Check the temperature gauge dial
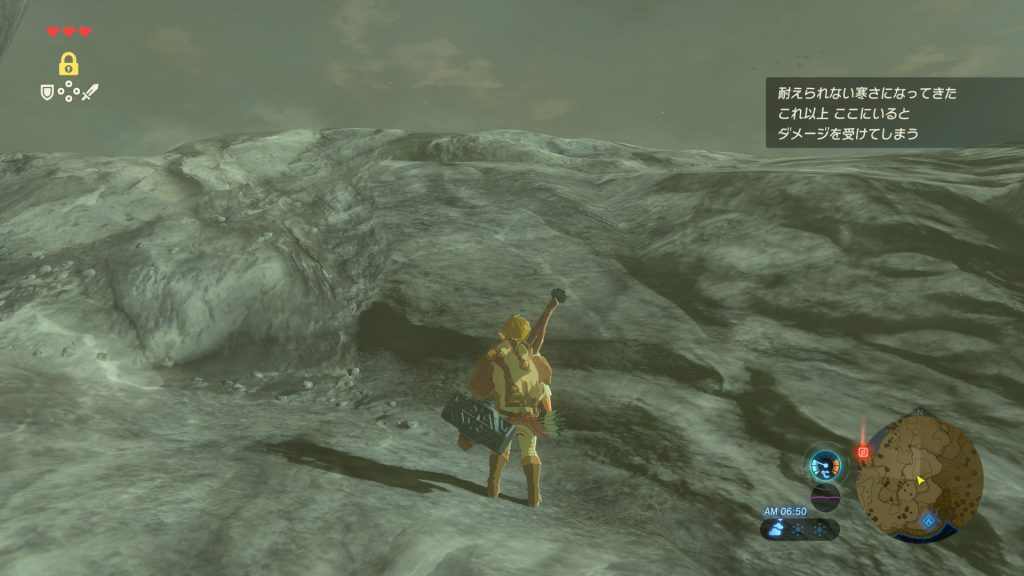Image resolution: width=1024 pixels, height=576 pixels. (826, 463)
